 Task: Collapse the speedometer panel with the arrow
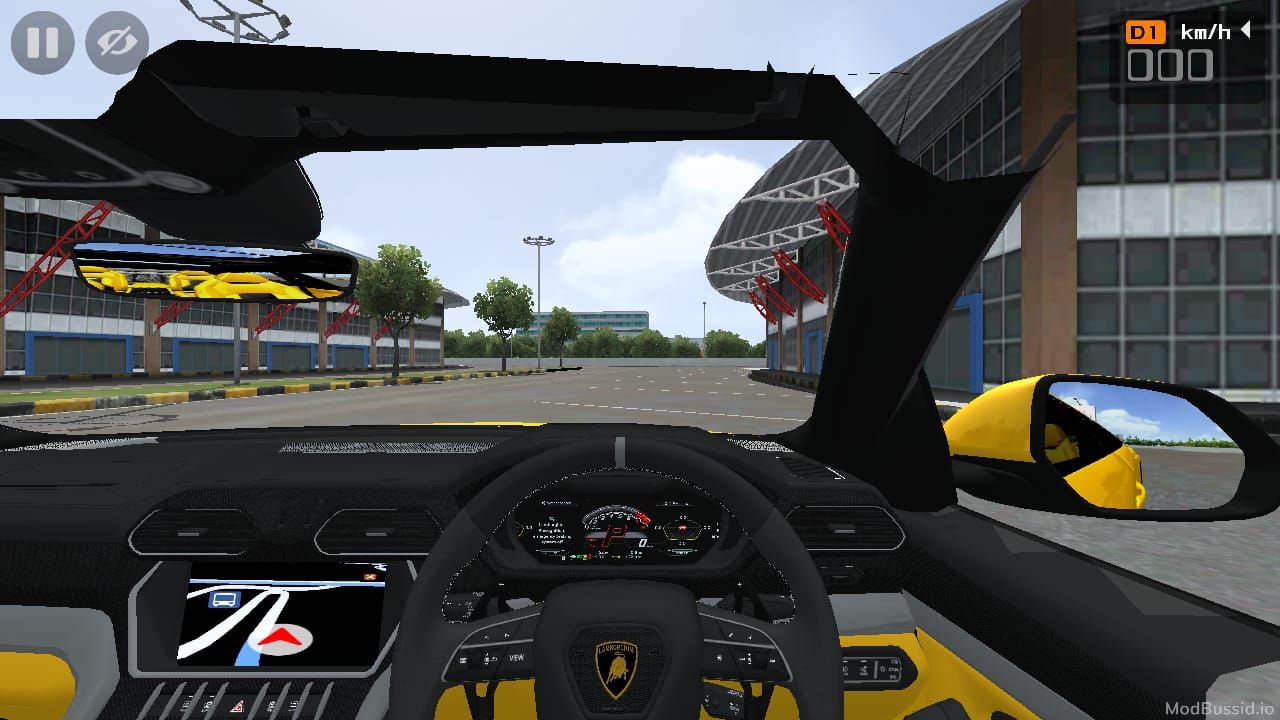pyautogui.click(x=1246, y=31)
